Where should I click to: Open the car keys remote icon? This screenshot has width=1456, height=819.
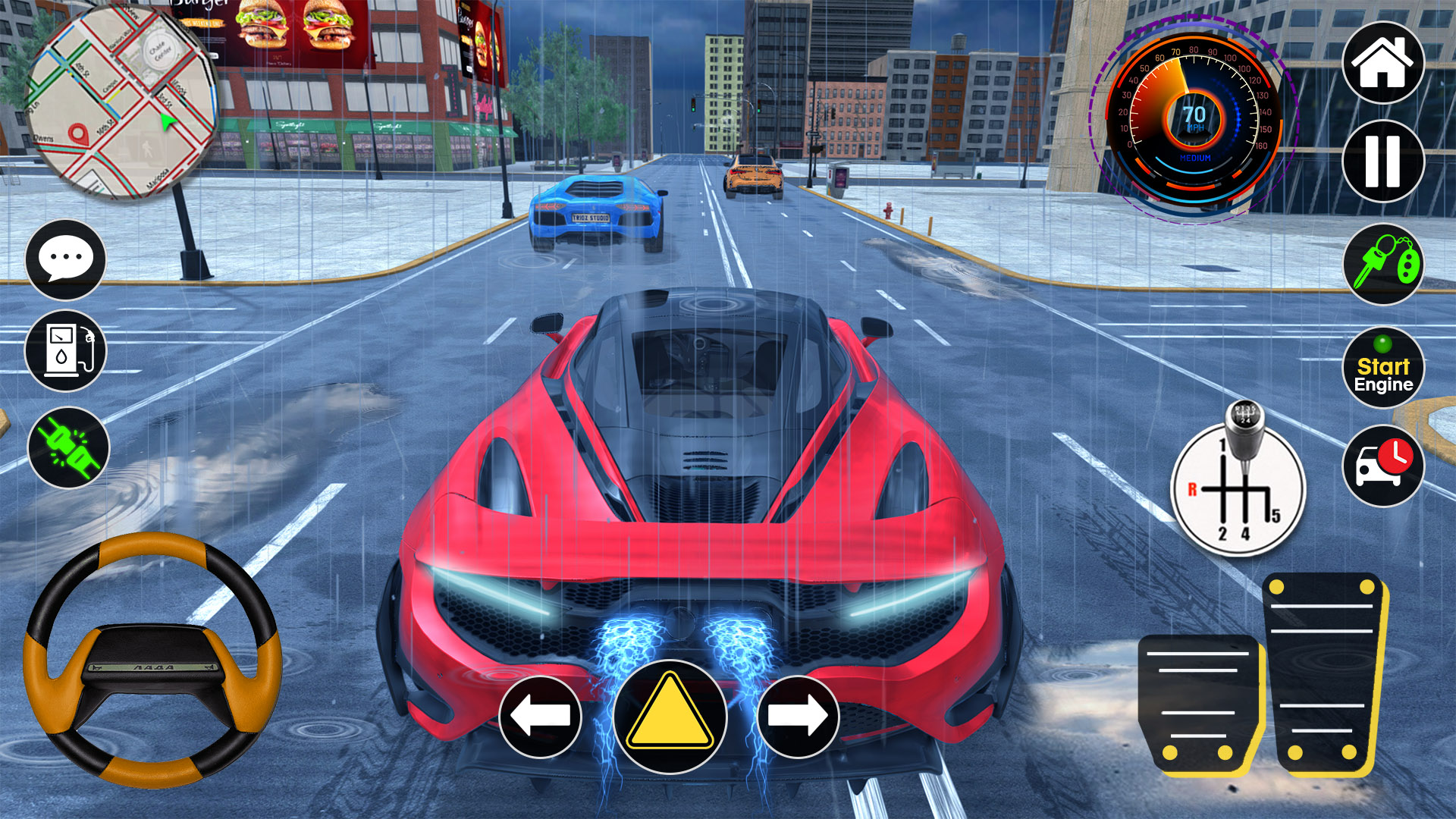click(1382, 264)
